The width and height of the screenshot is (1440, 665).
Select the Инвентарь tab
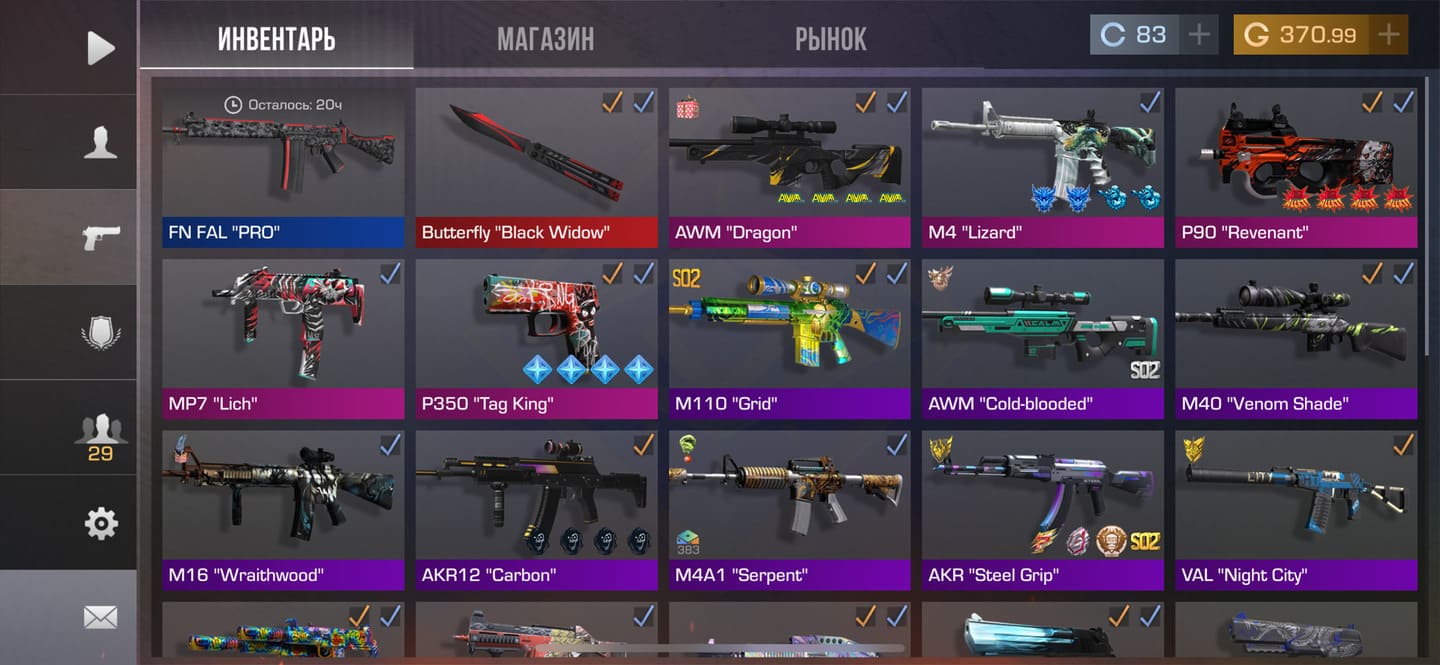(x=276, y=39)
